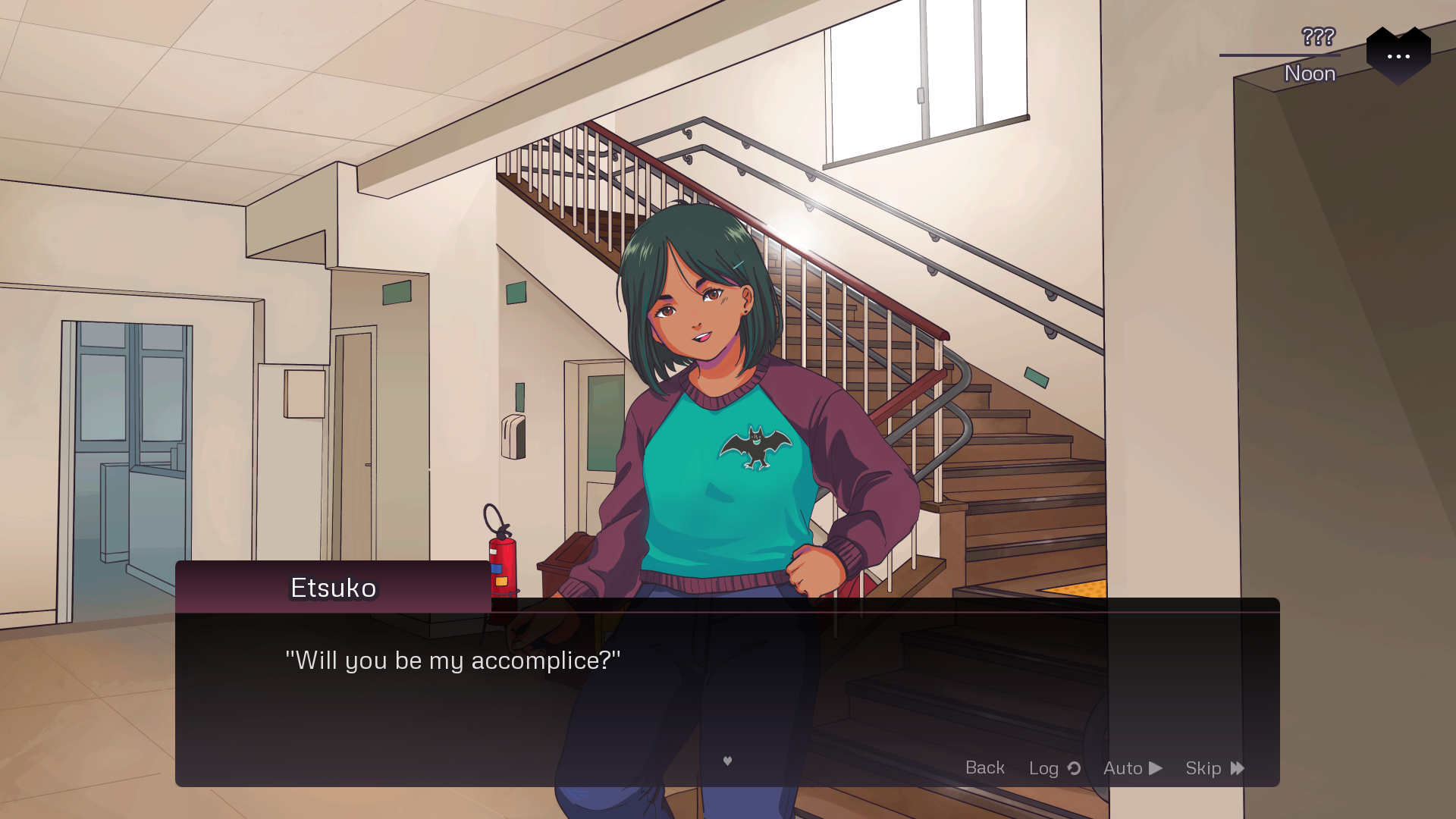Open the dialogue Log
The height and width of the screenshot is (819, 1456).
click(1054, 768)
